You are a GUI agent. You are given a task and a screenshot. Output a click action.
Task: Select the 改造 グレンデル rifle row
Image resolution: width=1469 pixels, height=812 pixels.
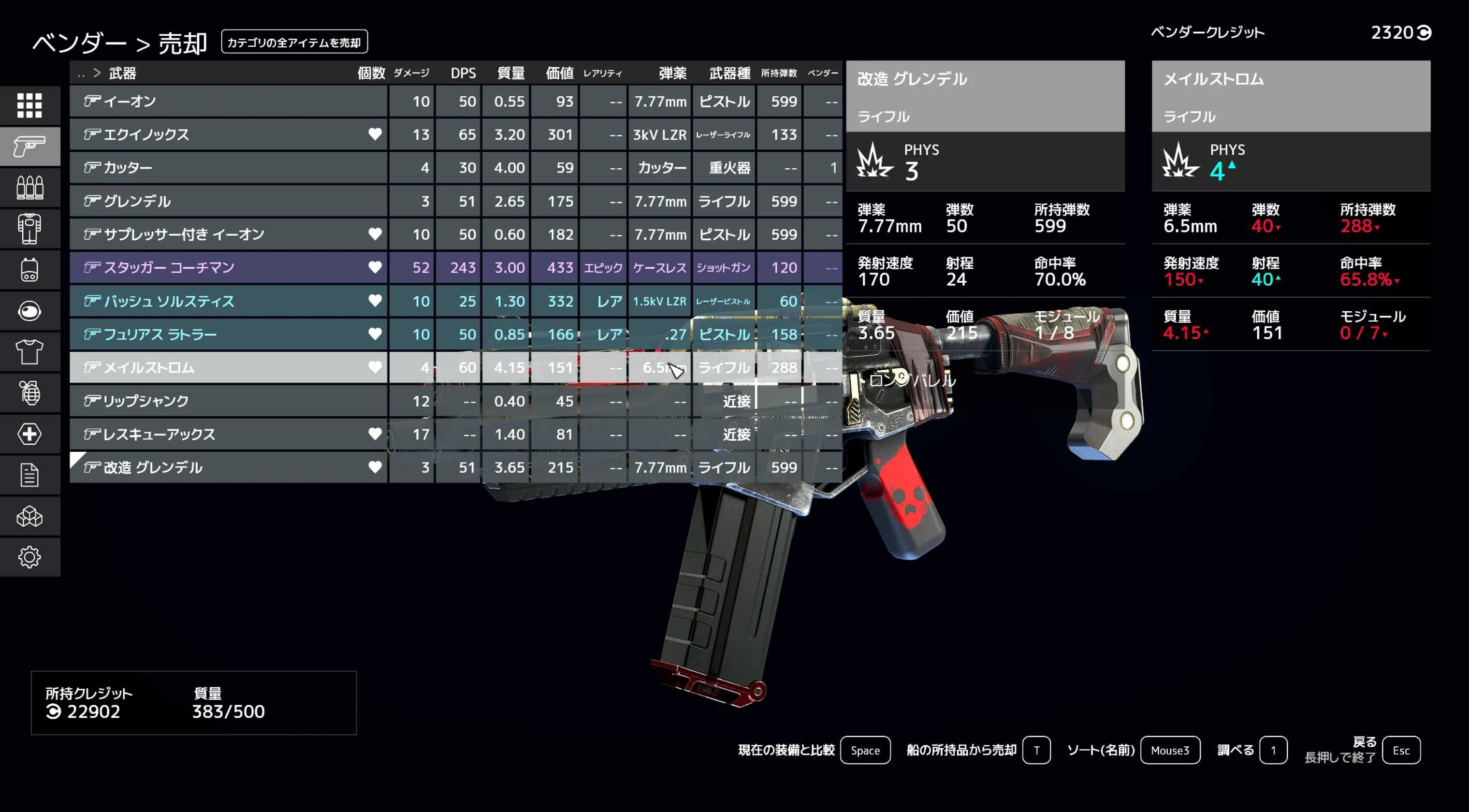tap(228, 467)
